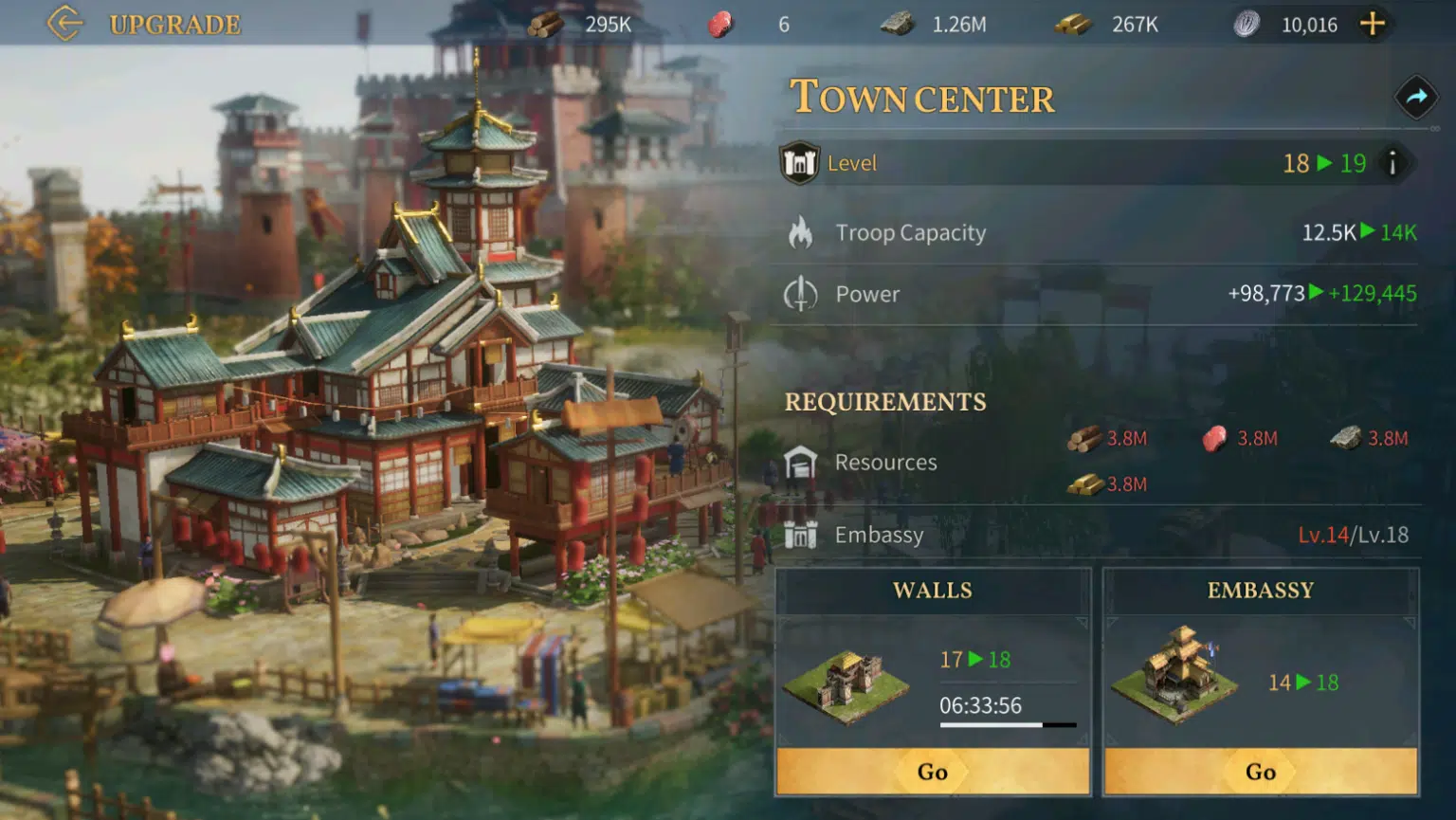
Task: Go back using the Upgrade arrow
Action: tap(64, 24)
